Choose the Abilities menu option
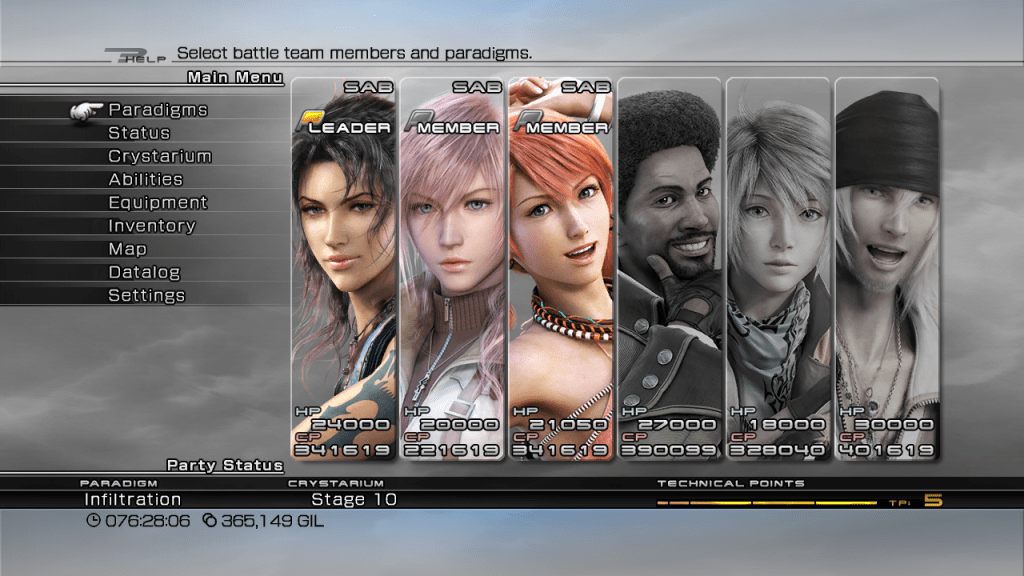 coord(145,180)
